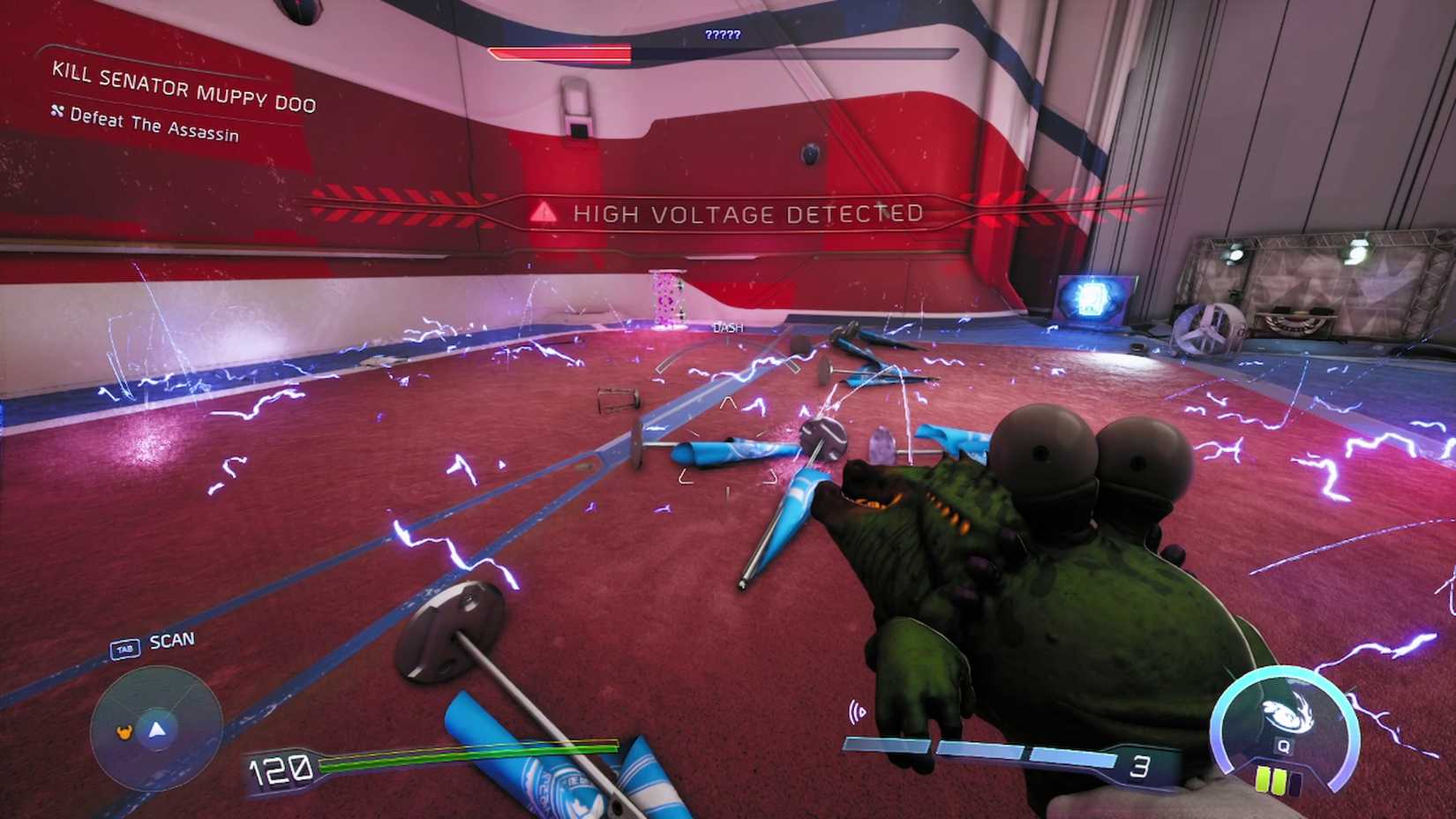Click the TAB key icon next to SCAN

pyautogui.click(x=124, y=648)
